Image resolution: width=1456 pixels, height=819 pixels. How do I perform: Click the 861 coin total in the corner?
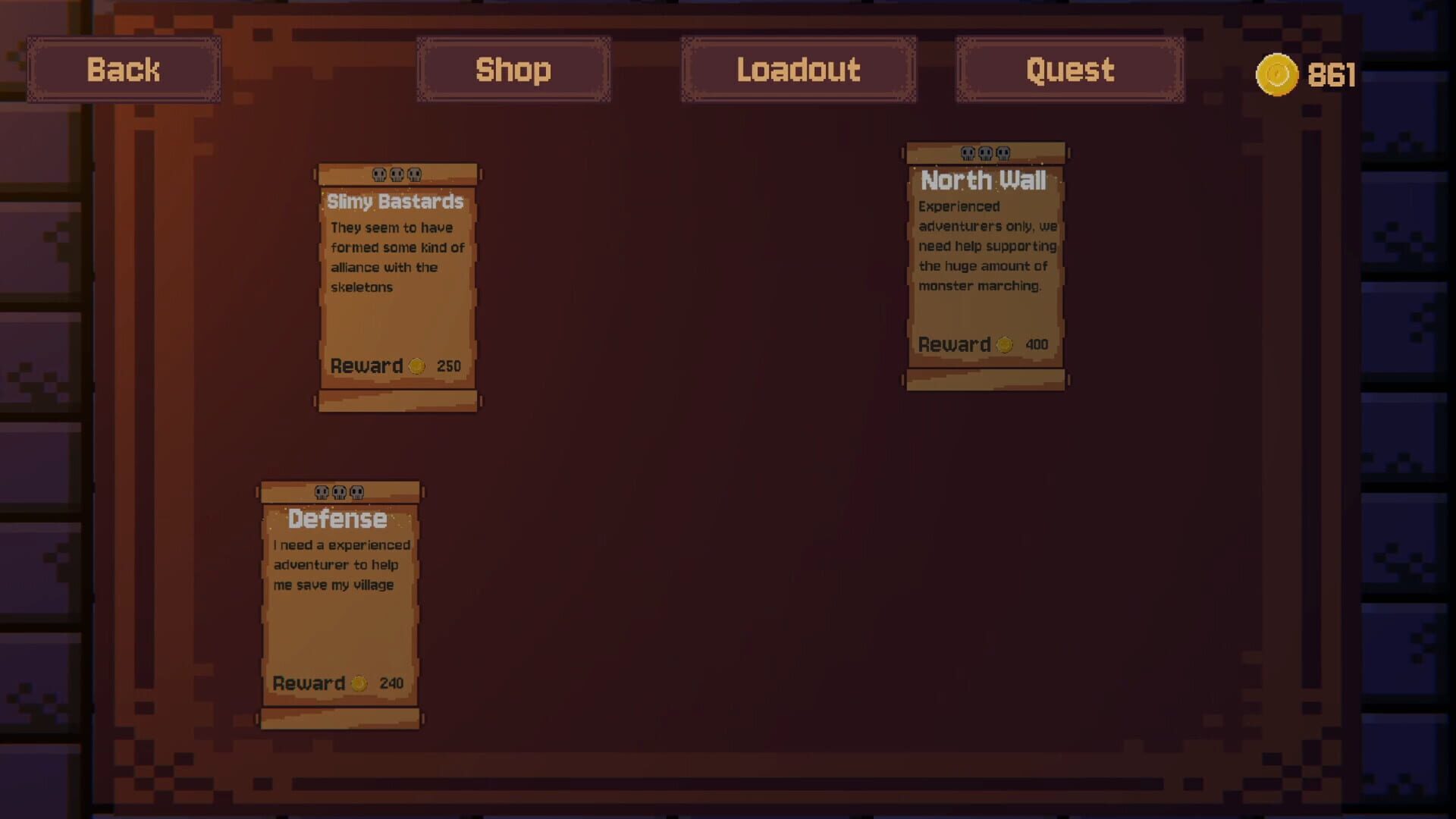pyautogui.click(x=1332, y=74)
